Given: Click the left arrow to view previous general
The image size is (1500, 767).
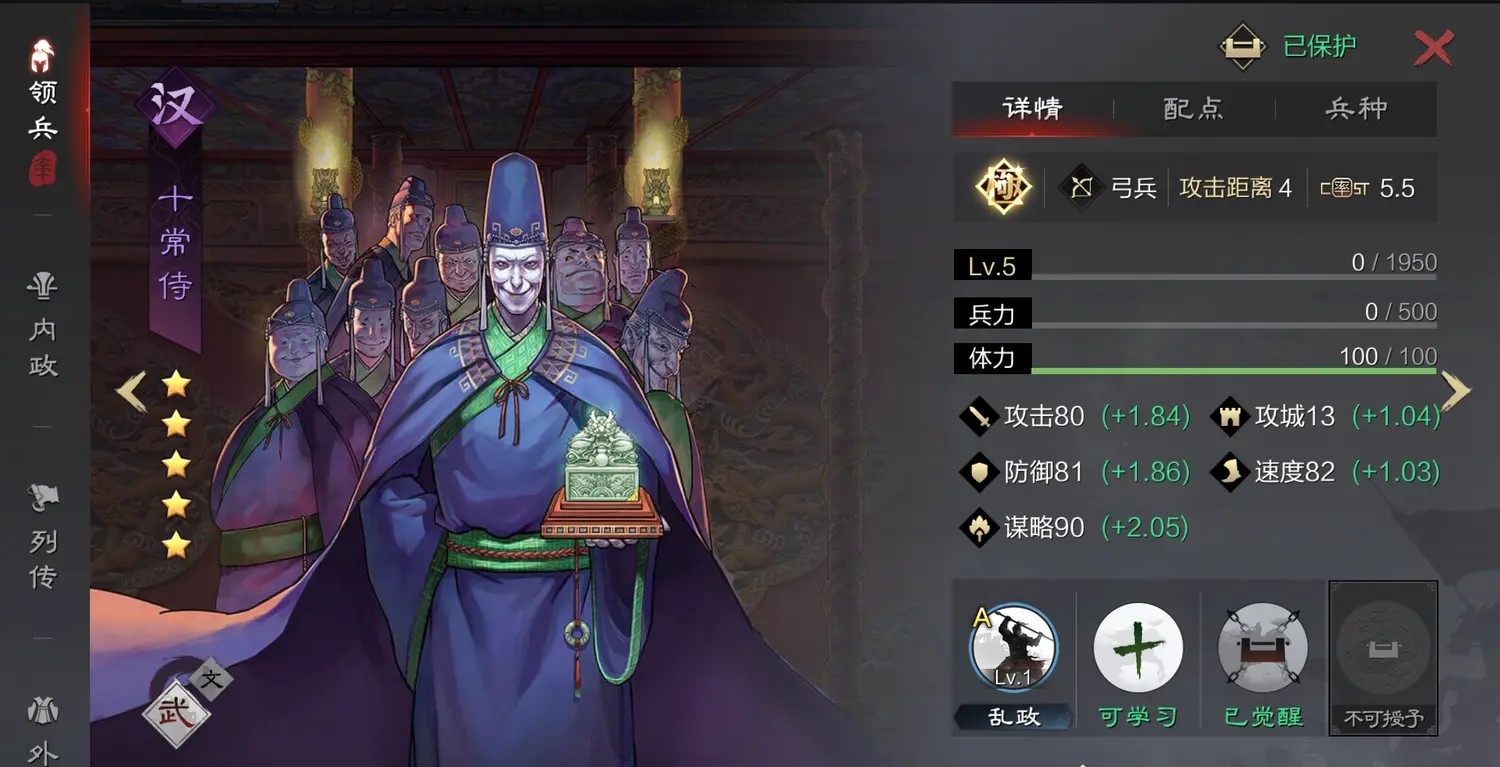Looking at the screenshot, I should pyautogui.click(x=130, y=390).
